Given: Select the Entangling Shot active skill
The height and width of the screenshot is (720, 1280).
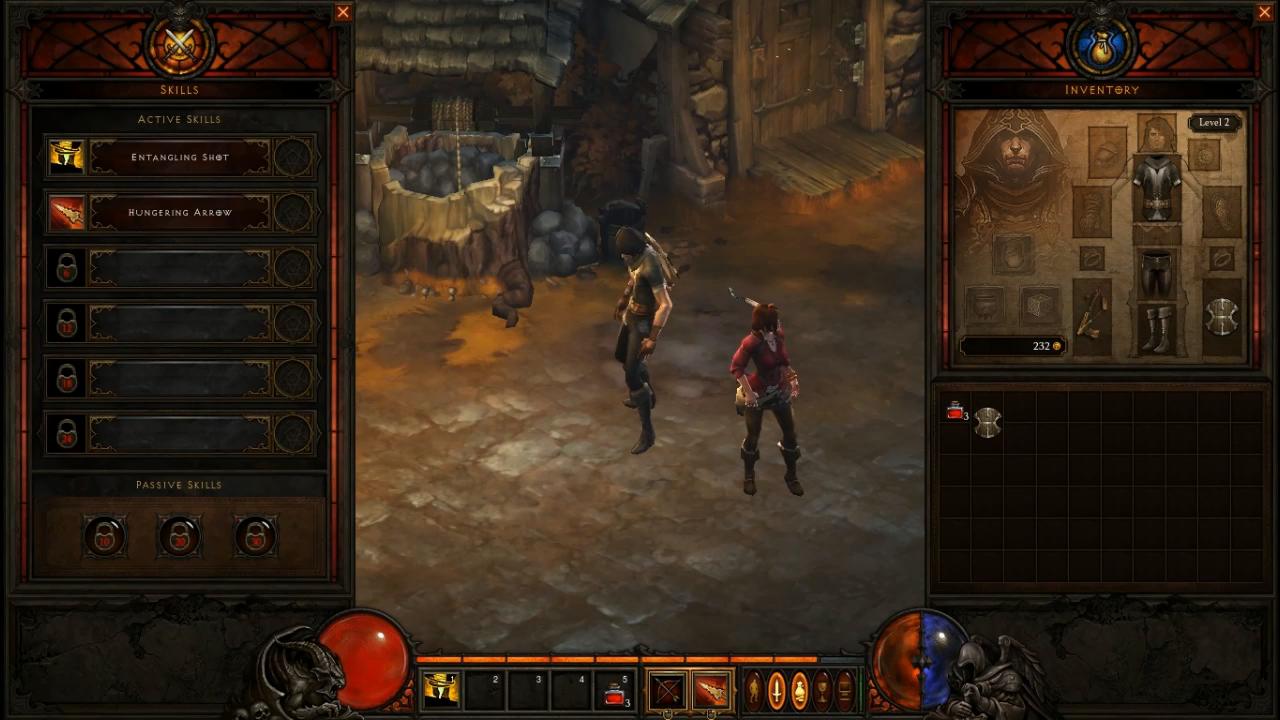Looking at the screenshot, I should (180, 157).
